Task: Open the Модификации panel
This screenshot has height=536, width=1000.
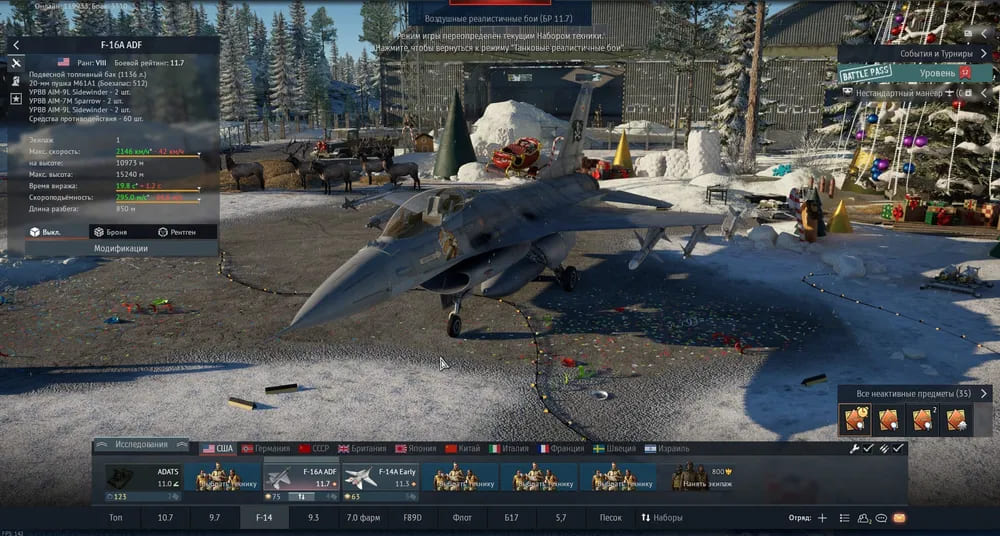Action: click(x=121, y=247)
